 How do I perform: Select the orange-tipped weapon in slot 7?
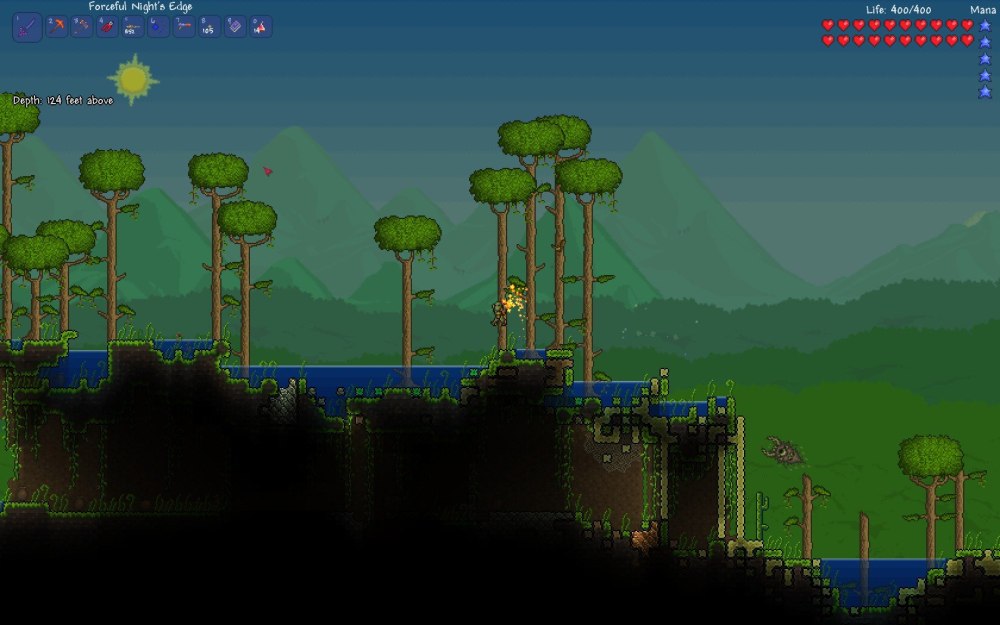coord(183,27)
